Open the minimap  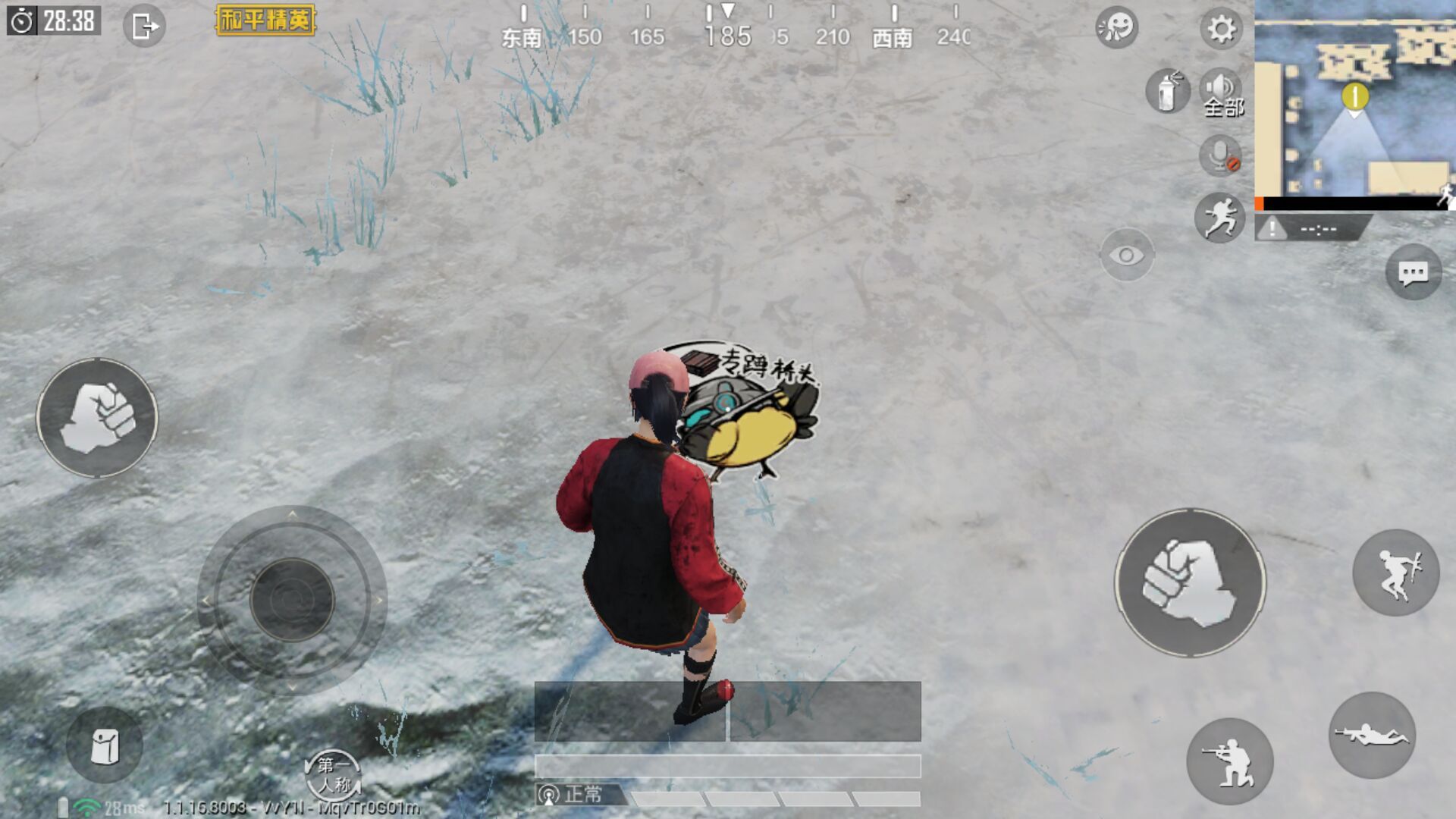tap(1354, 102)
